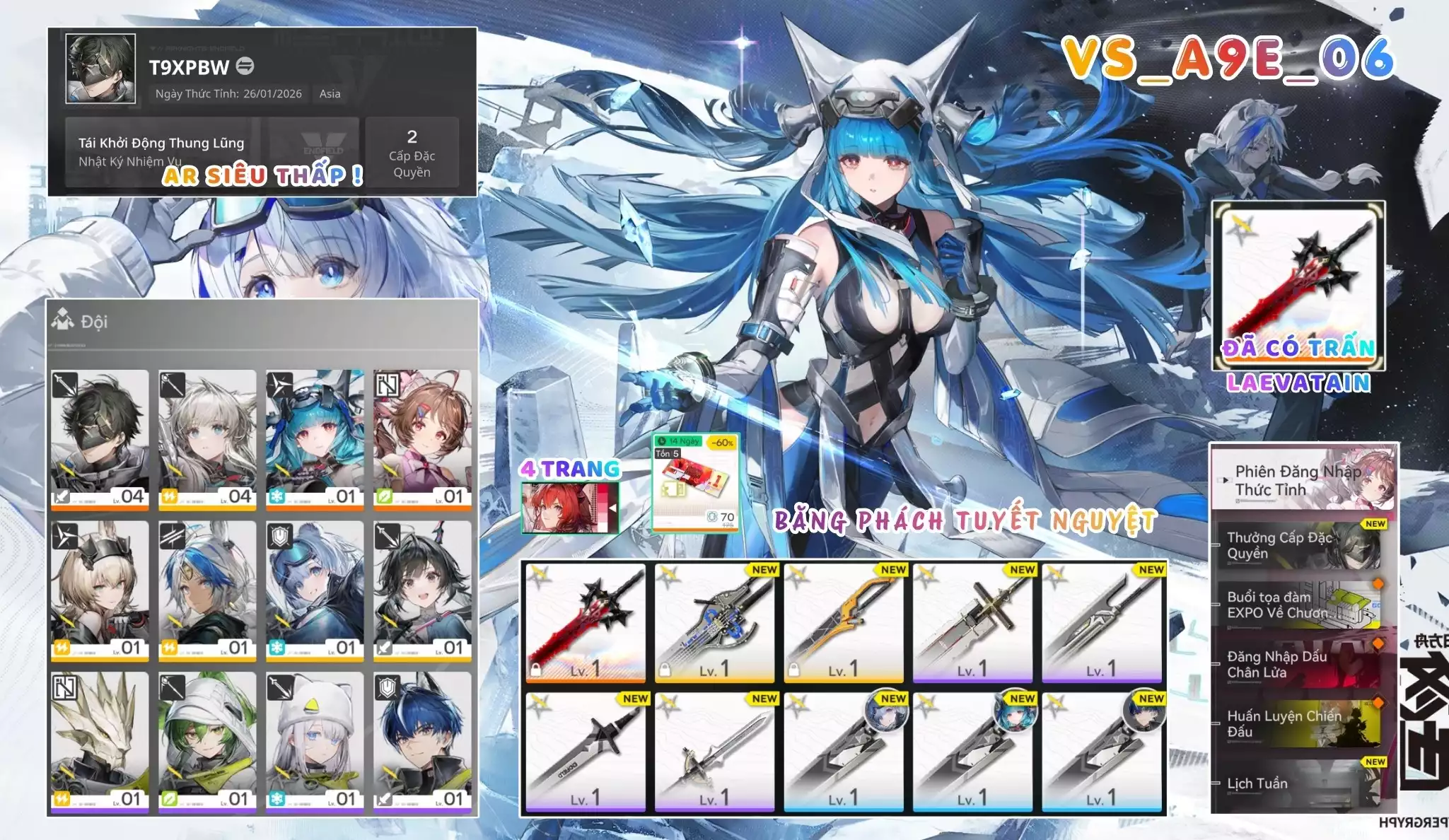Expand the white triangle on the 4 TRANG portrait
The image size is (1449, 840).
[x=612, y=508]
